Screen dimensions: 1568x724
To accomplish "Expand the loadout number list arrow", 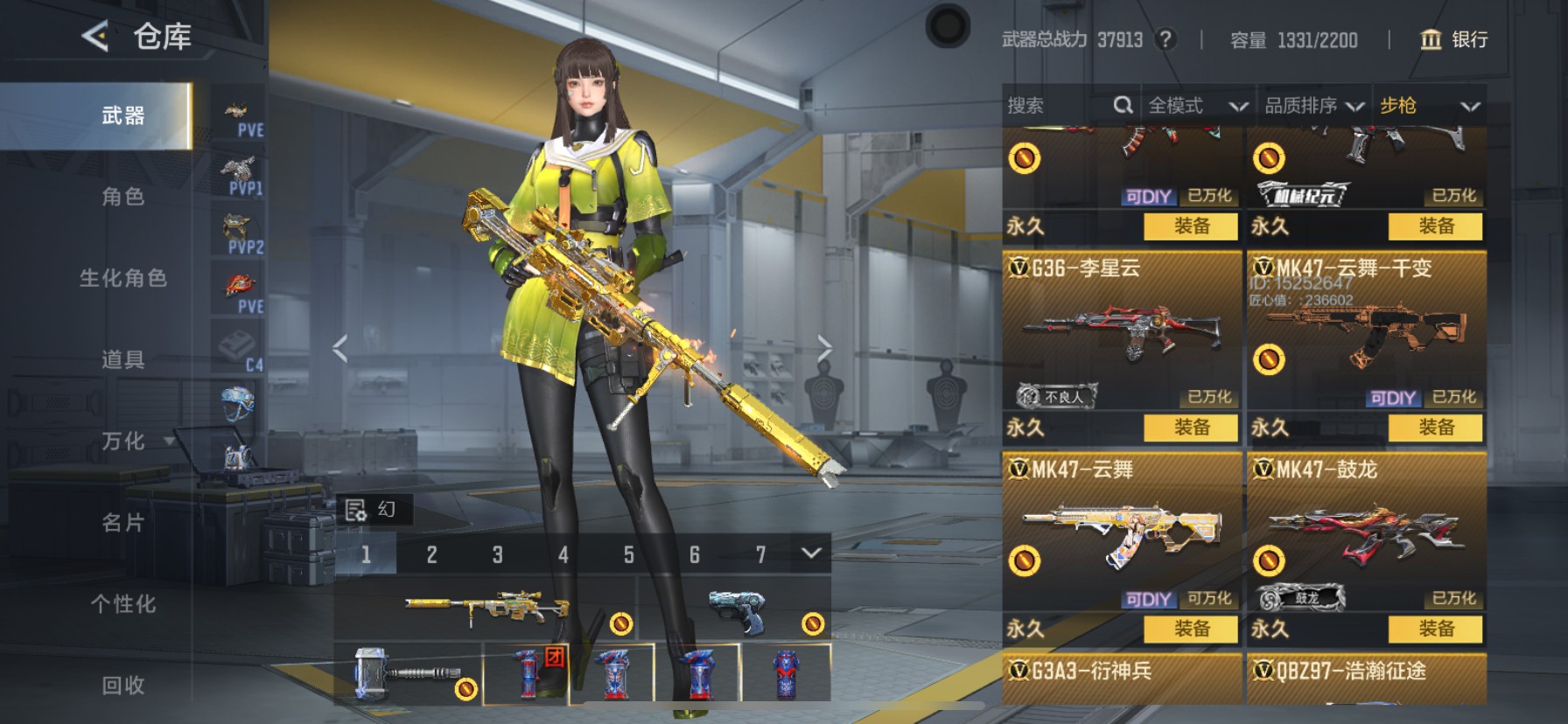I will pos(811,553).
